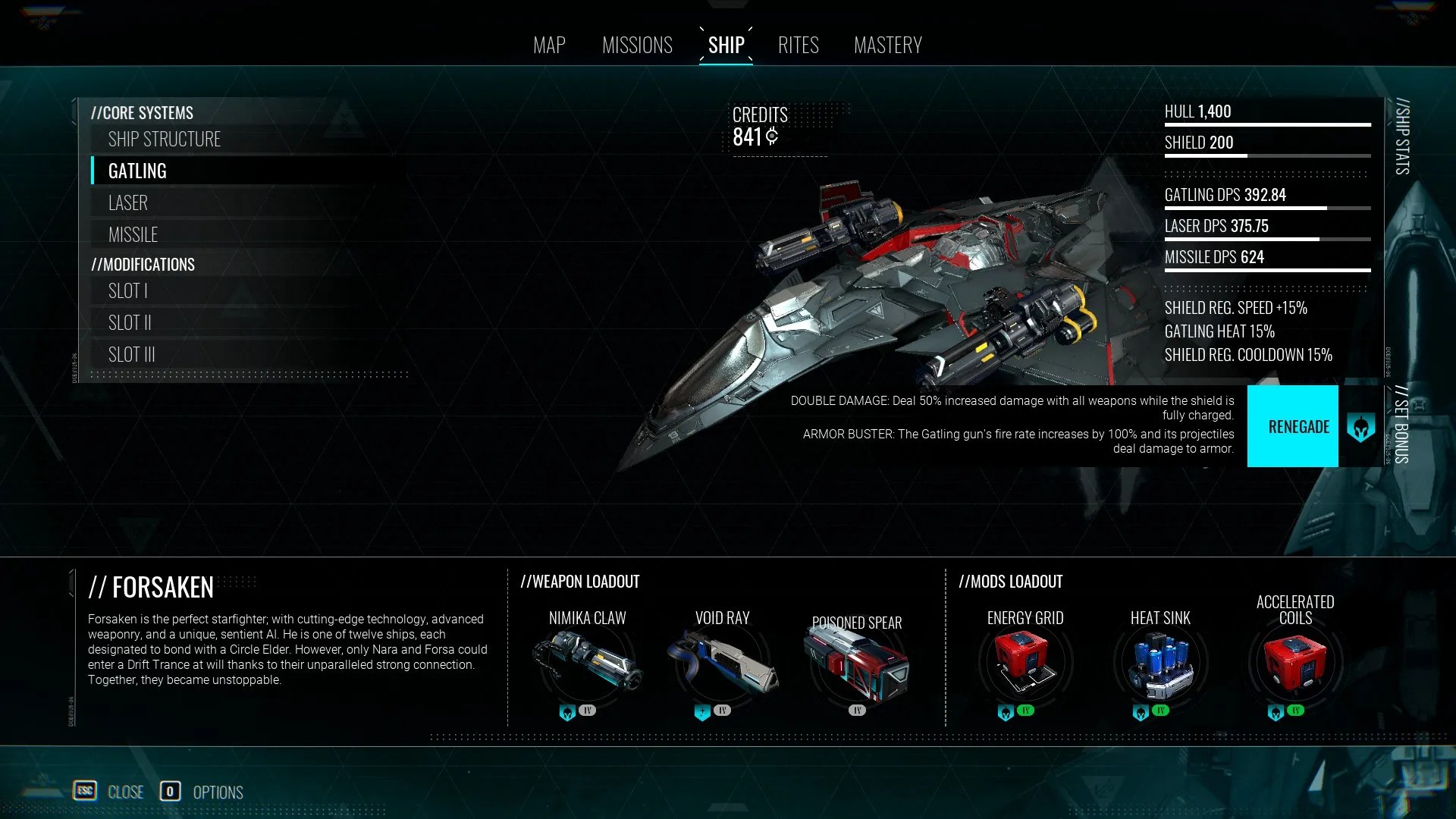This screenshot has height=819, width=1456.
Task: Click the Renegade set badge under Nimika Claw
Action: [x=566, y=711]
